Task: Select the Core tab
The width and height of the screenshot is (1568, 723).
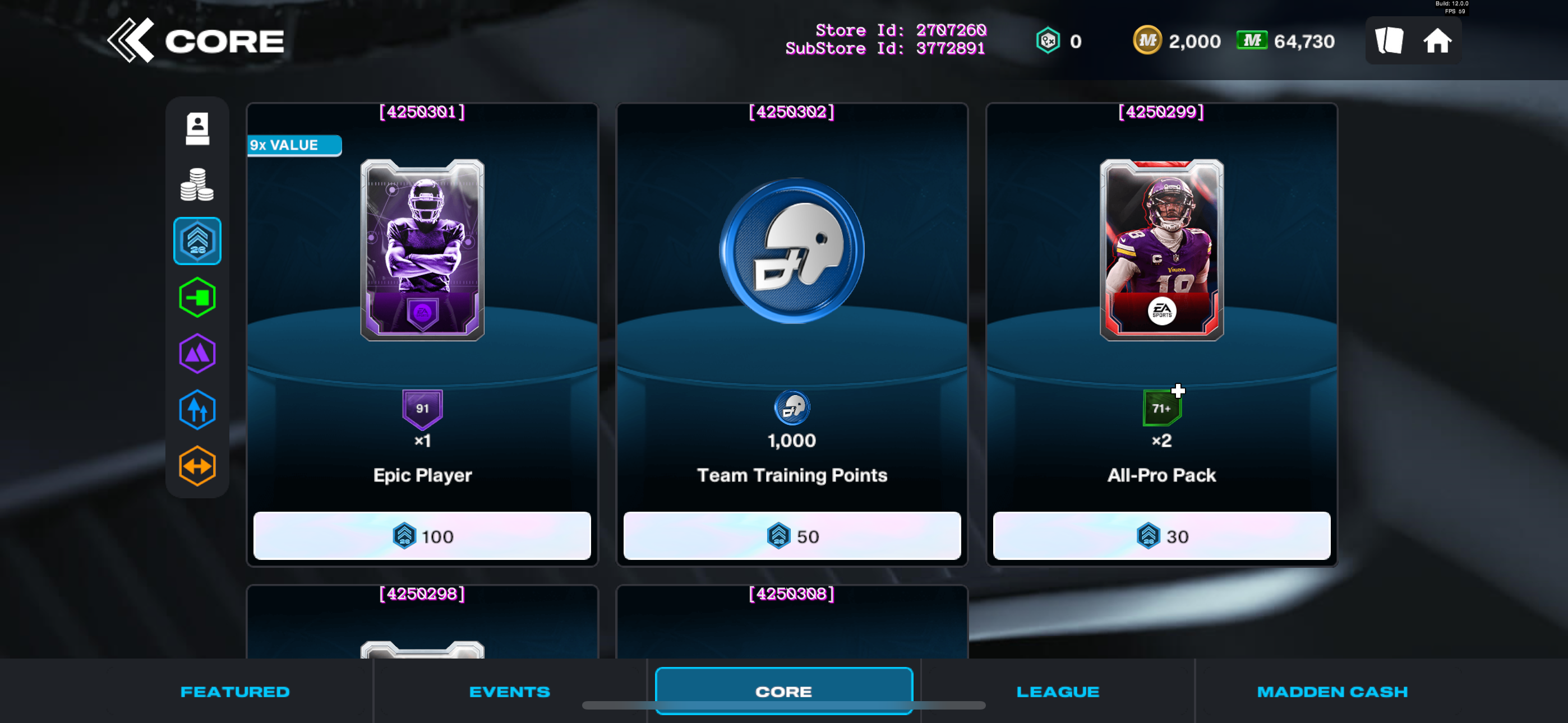Action: point(783,692)
